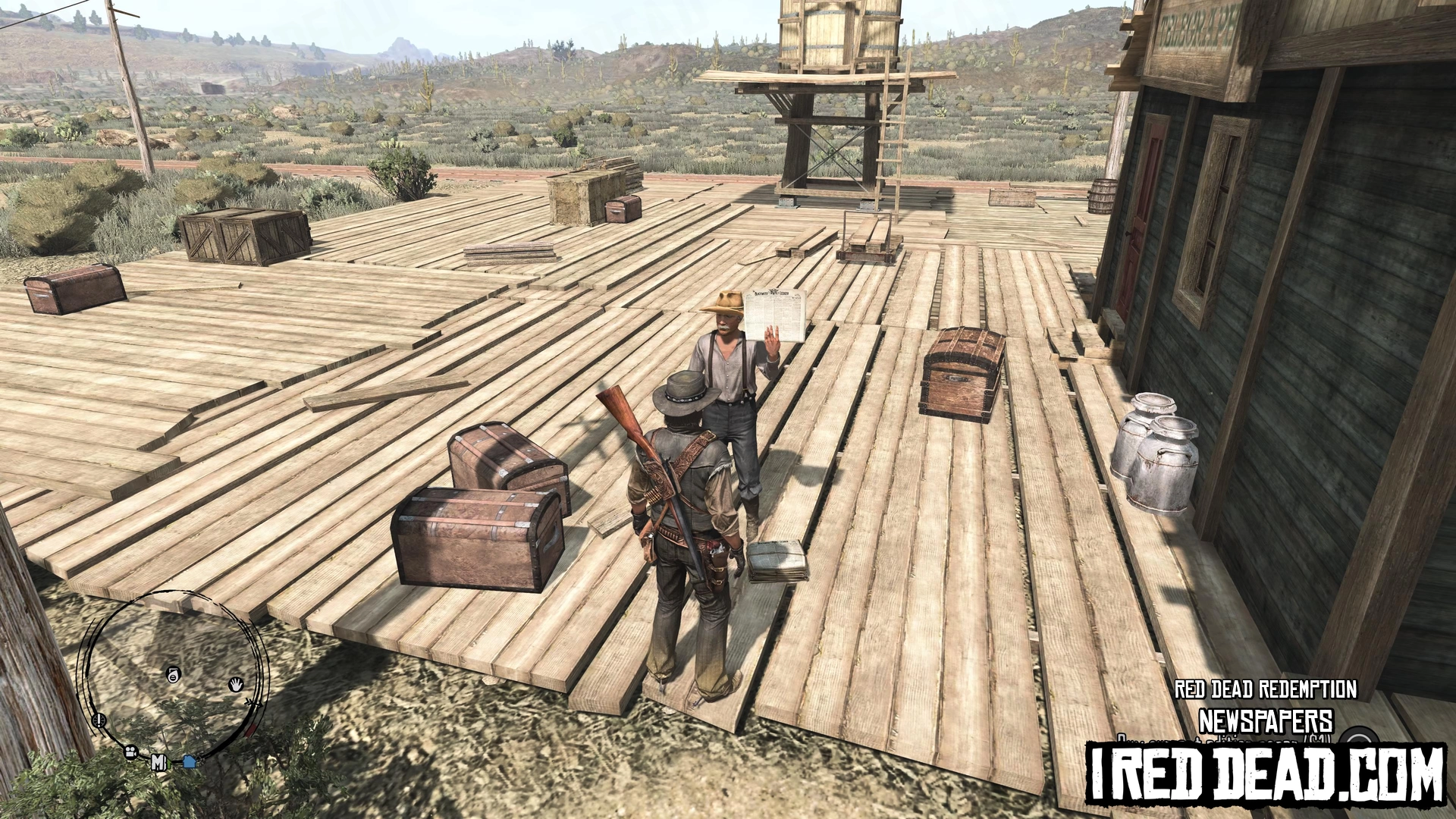This screenshot has width=1456, height=819.
Task: Select the exclamation mark marker on minimap
Action: (x=99, y=720)
